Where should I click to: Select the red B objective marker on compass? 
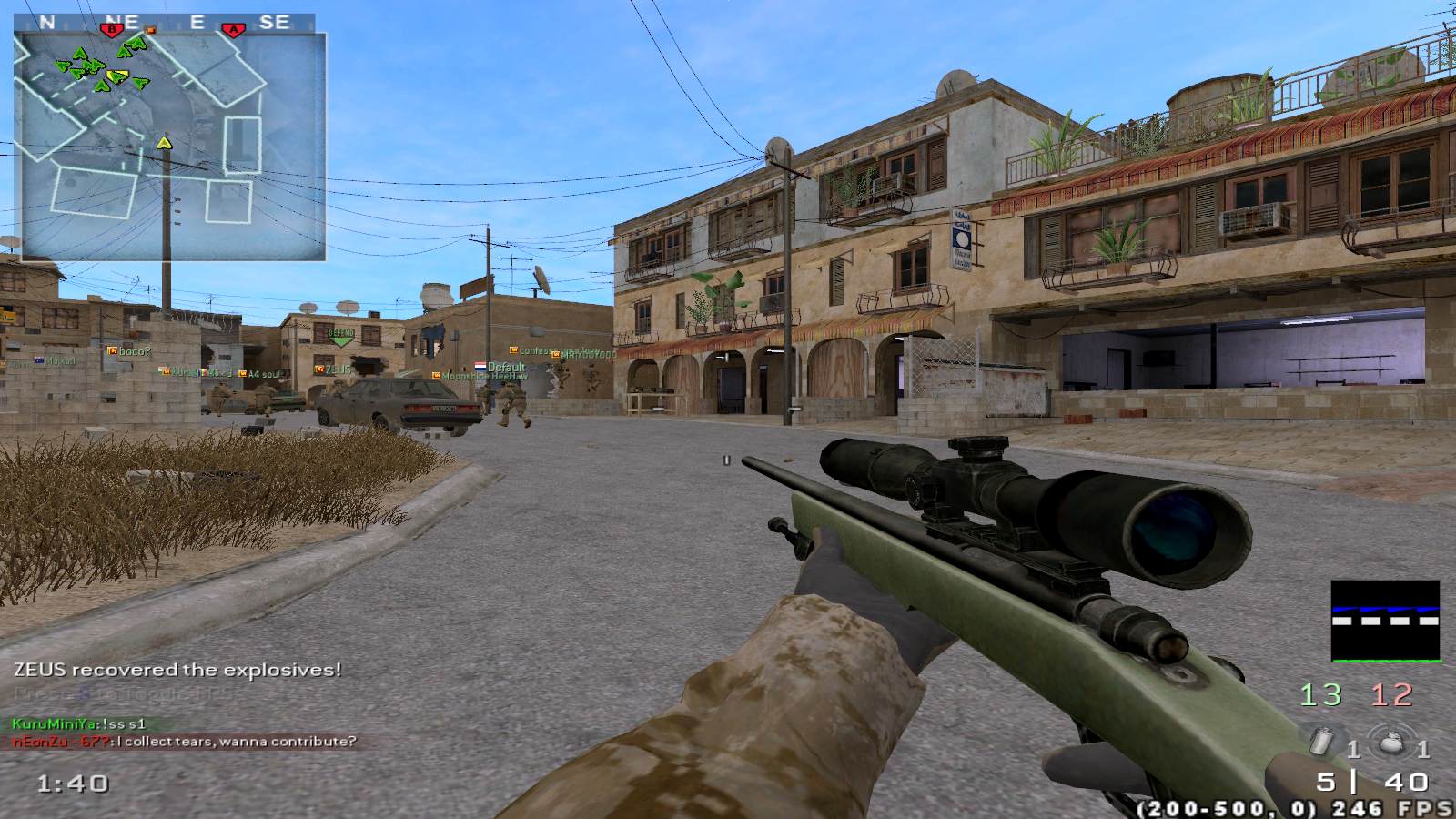pyautogui.click(x=113, y=29)
